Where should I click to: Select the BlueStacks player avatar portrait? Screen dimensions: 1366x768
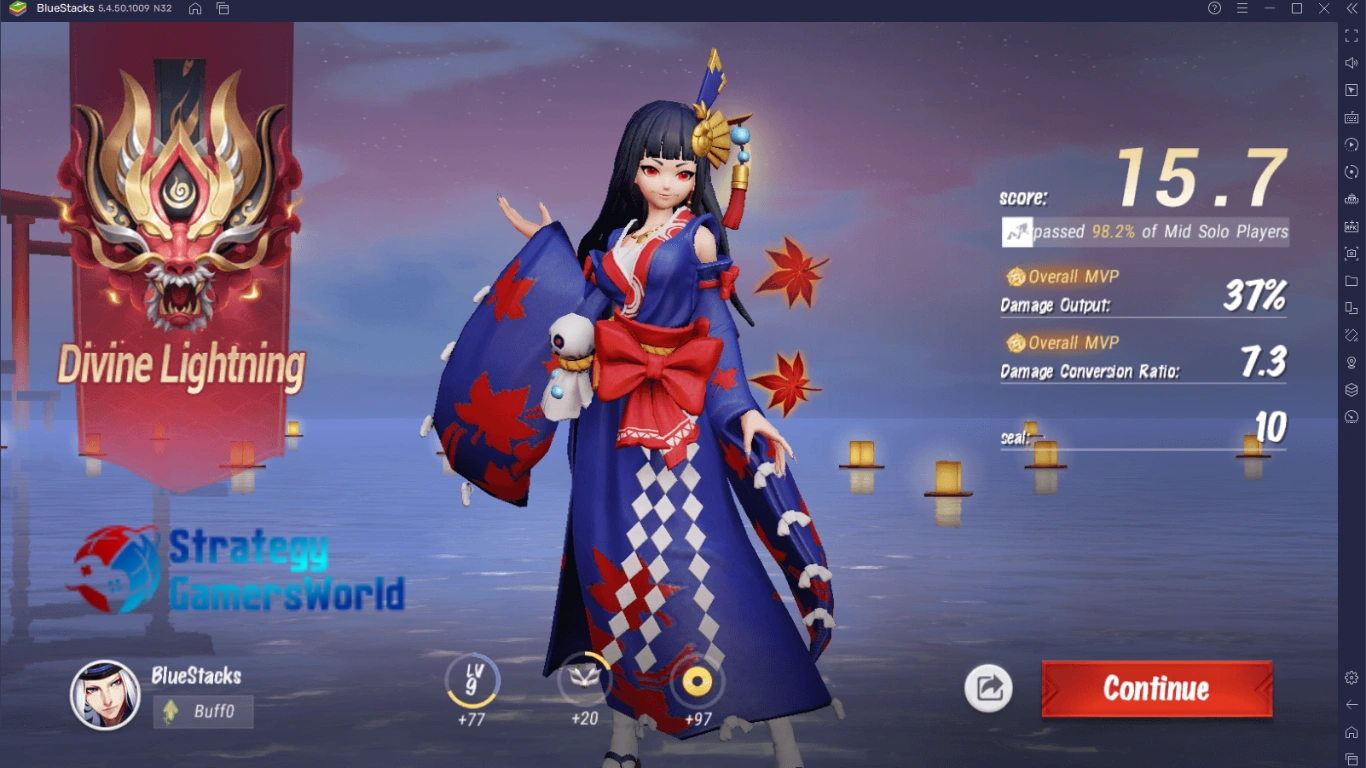(105, 695)
